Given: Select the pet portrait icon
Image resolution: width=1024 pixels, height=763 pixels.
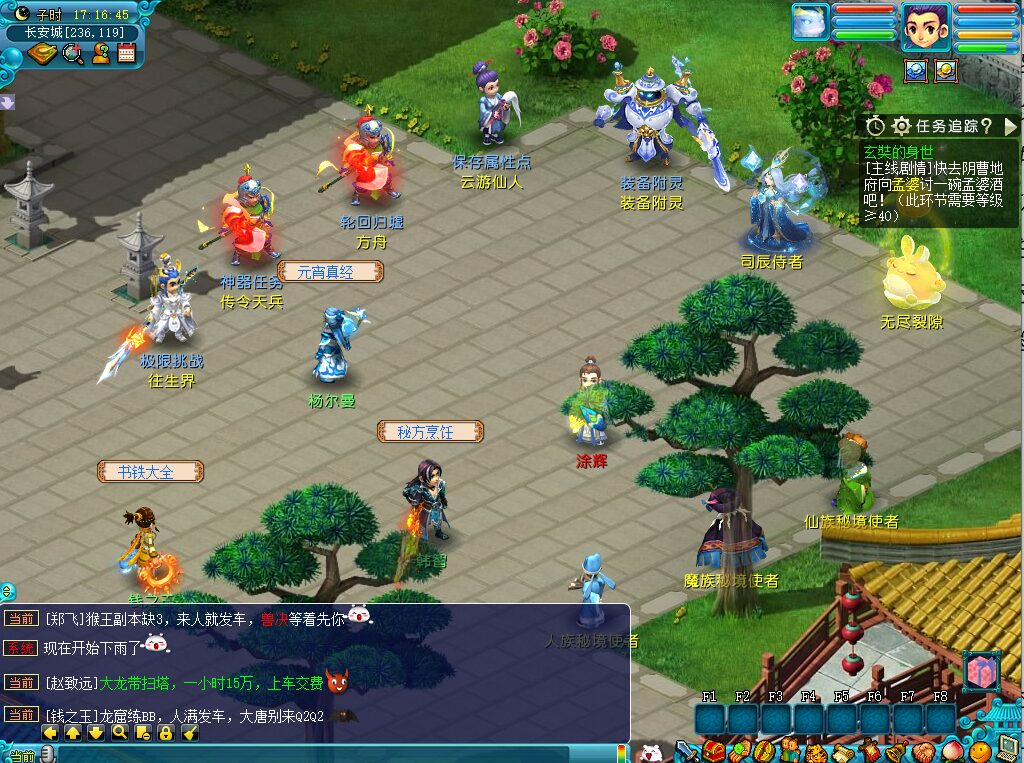Looking at the screenshot, I should [811, 23].
